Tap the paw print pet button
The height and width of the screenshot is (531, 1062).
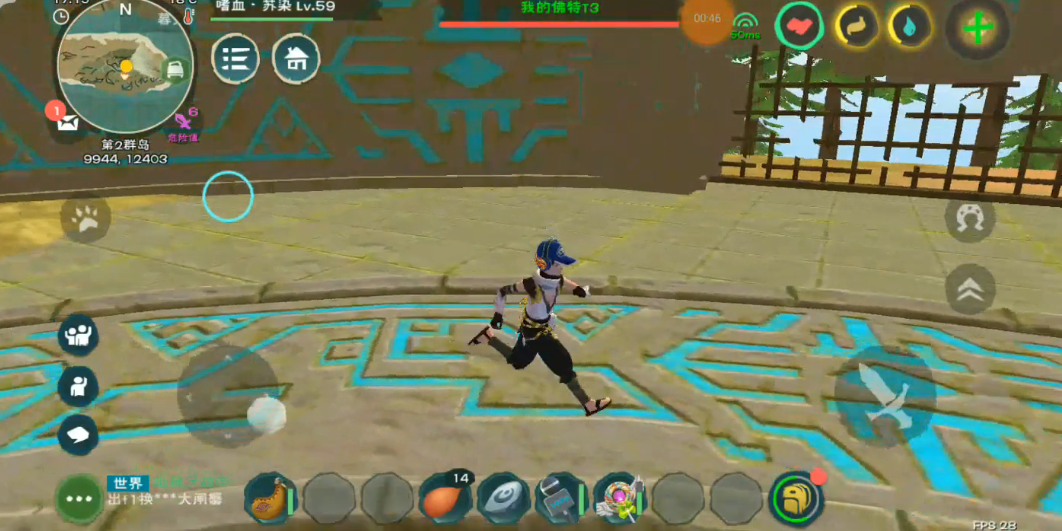86,219
